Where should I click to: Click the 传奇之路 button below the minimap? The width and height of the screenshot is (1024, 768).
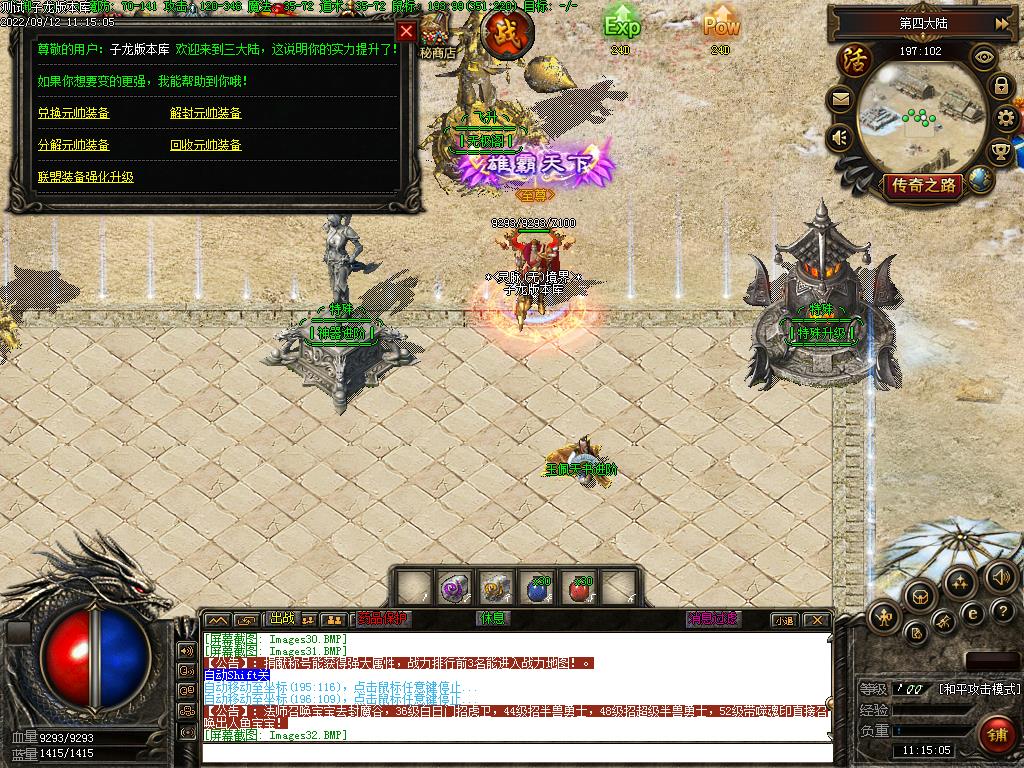921,185
